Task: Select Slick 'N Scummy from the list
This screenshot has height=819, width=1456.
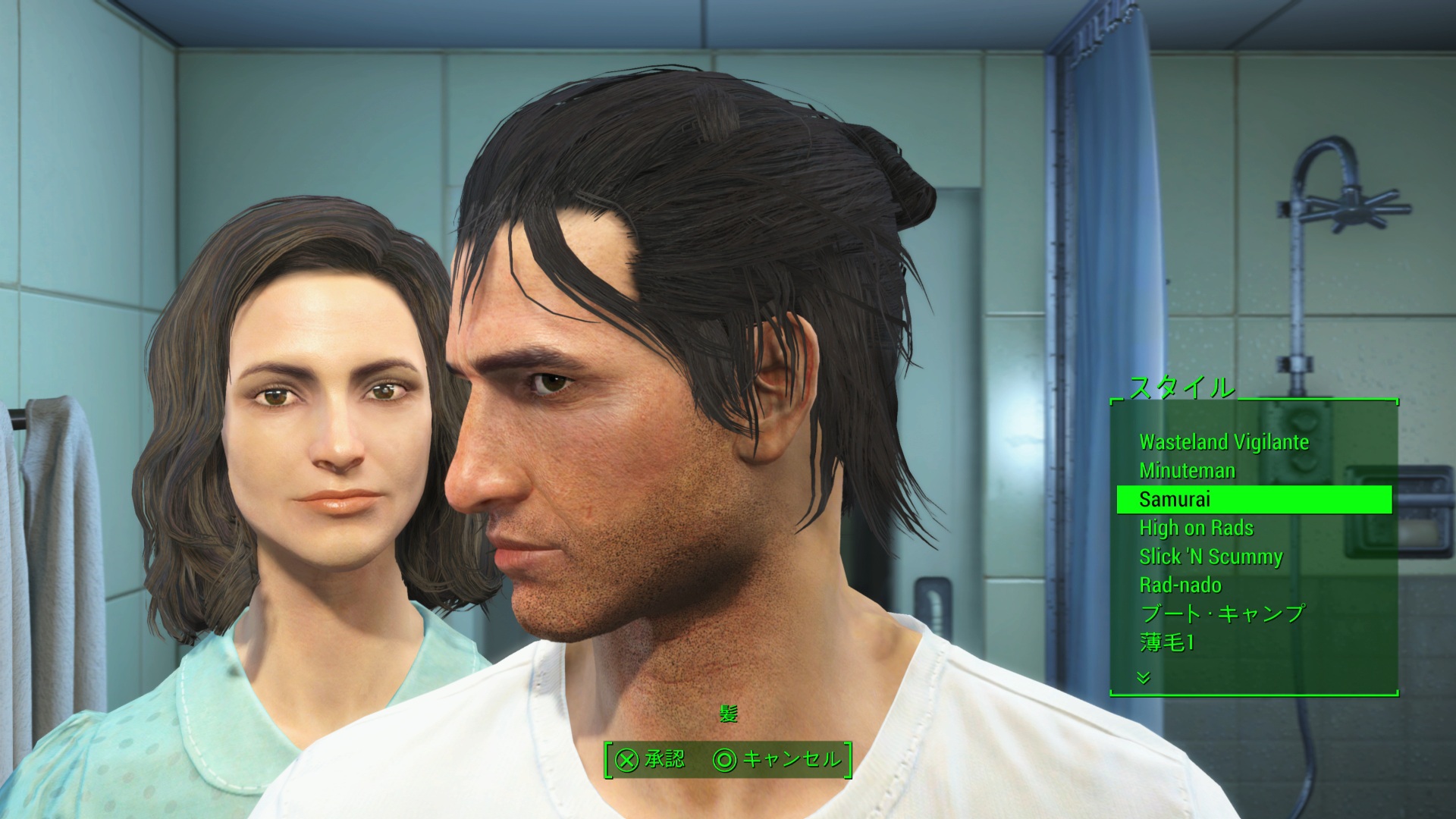Action: tap(1210, 557)
